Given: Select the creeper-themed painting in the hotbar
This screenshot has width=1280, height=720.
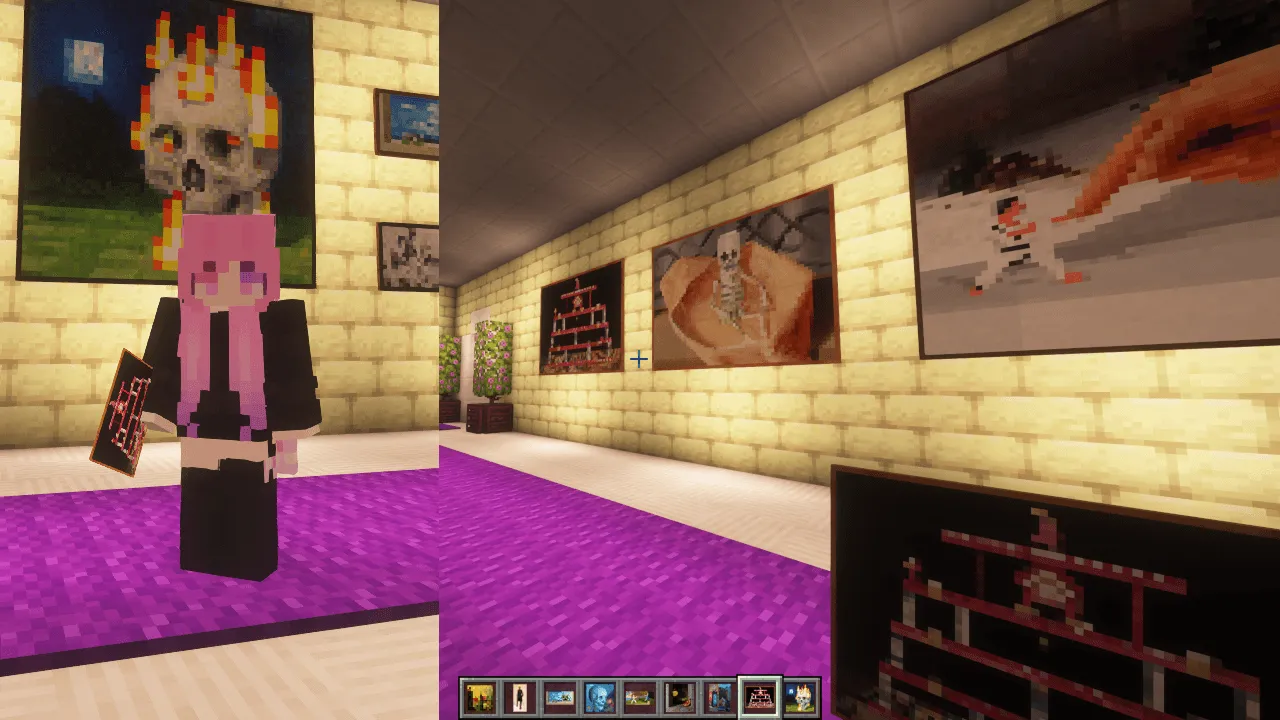Looking at the screenshot, I should (x=720, y=697).
